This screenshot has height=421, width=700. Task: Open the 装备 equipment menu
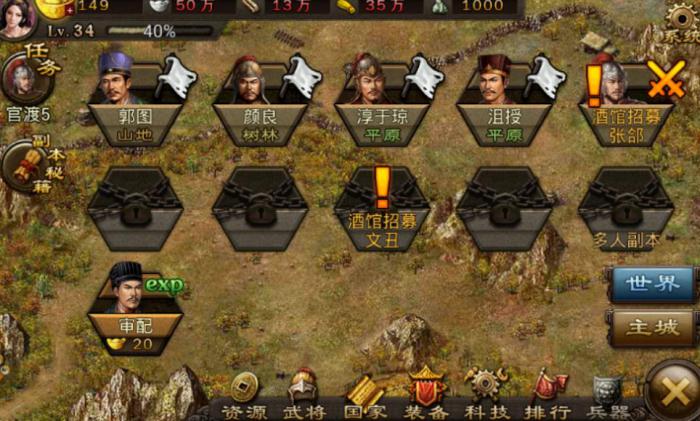425,395
